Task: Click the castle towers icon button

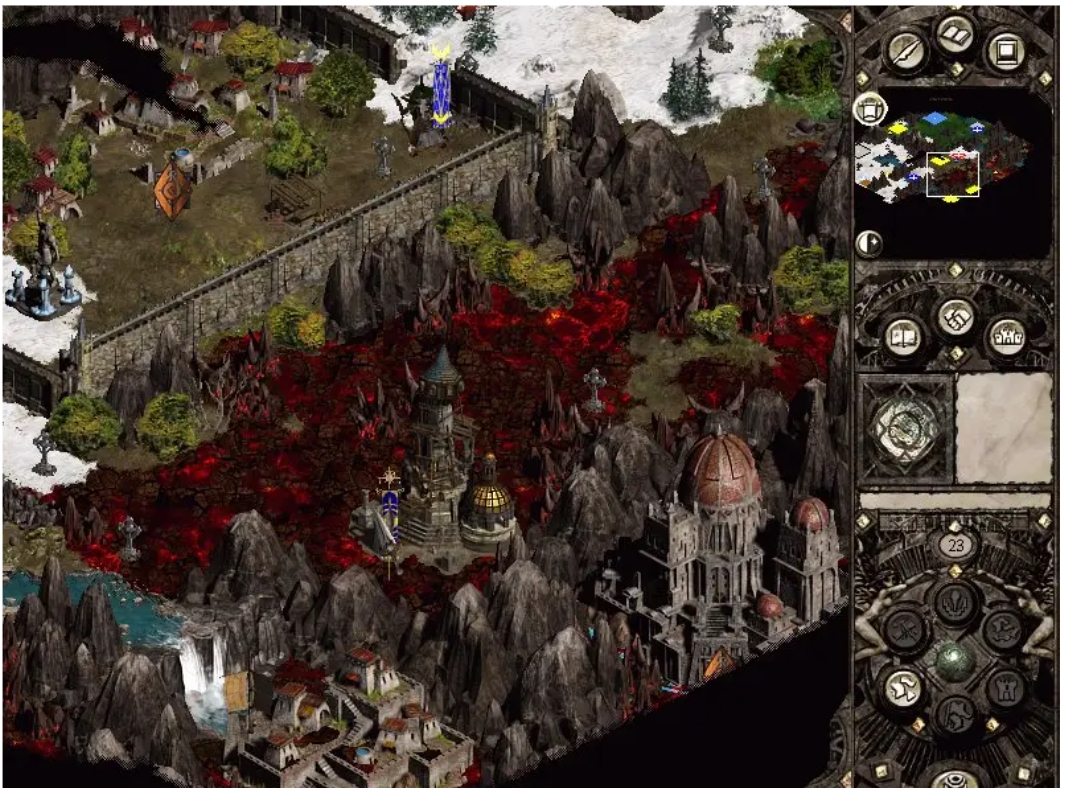Action: pyautogui.click(x=1003, y=337)
